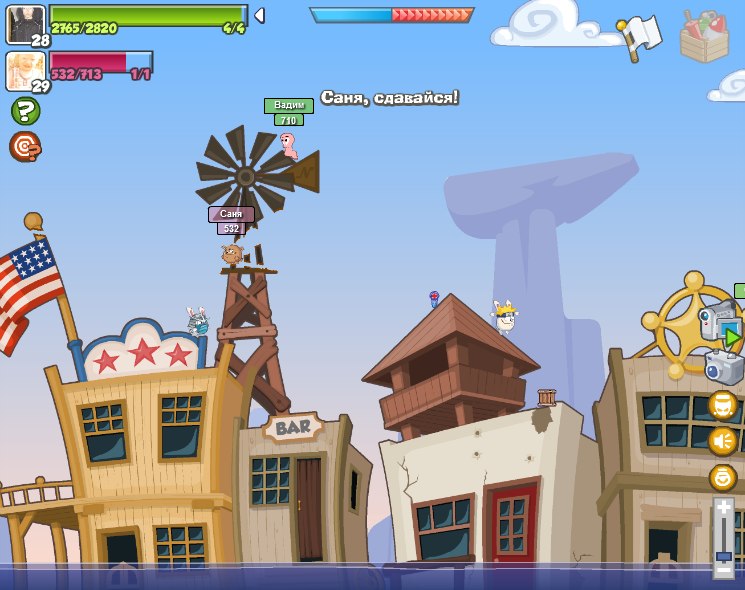Zoom out with the minus button

724,571
